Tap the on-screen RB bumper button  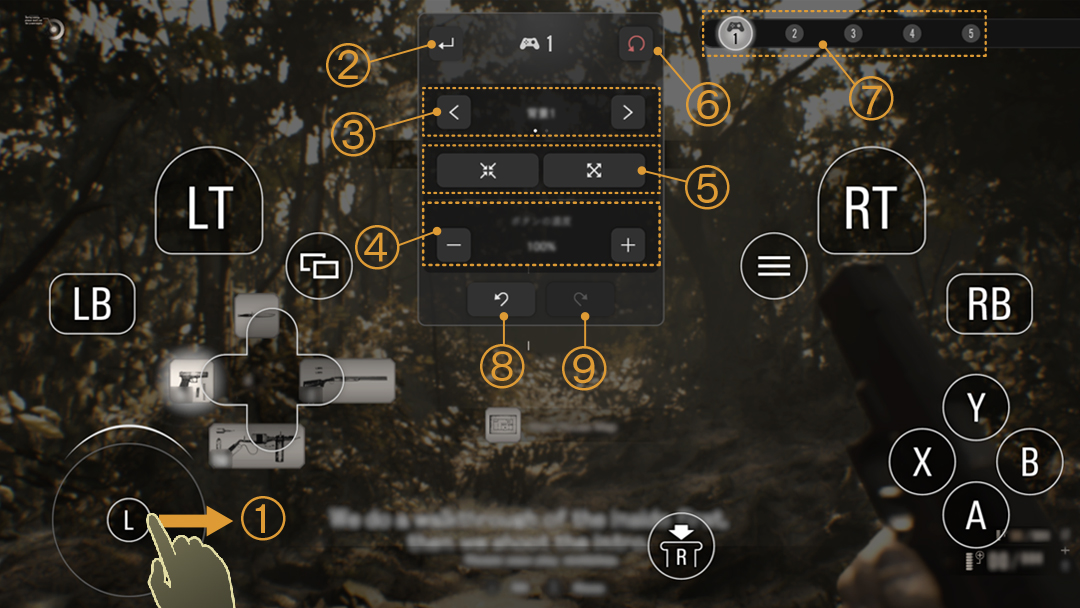pyautogui.click(x=989, y=304)
